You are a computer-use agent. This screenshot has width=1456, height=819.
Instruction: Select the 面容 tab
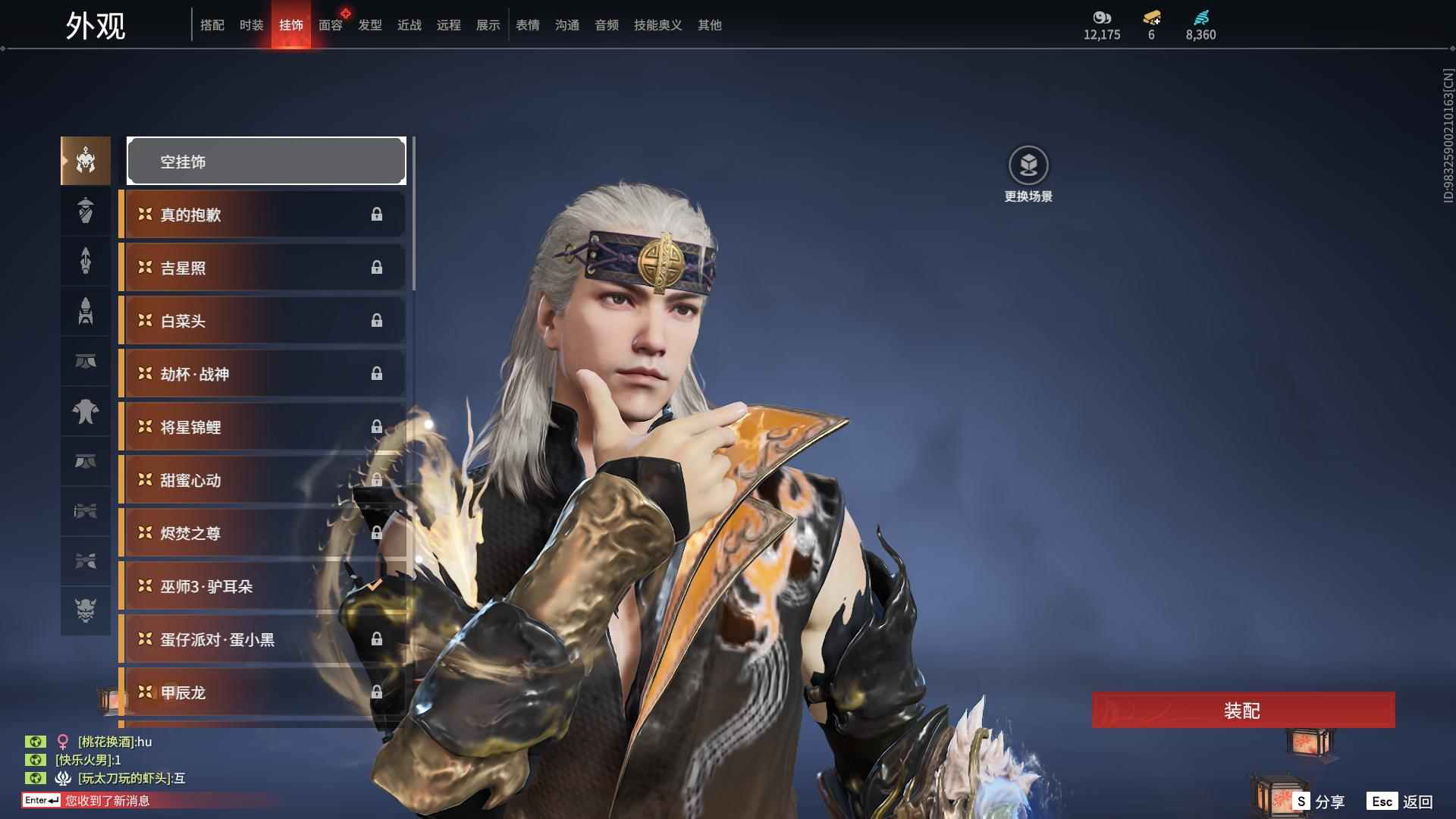click(x=330, y=25)
